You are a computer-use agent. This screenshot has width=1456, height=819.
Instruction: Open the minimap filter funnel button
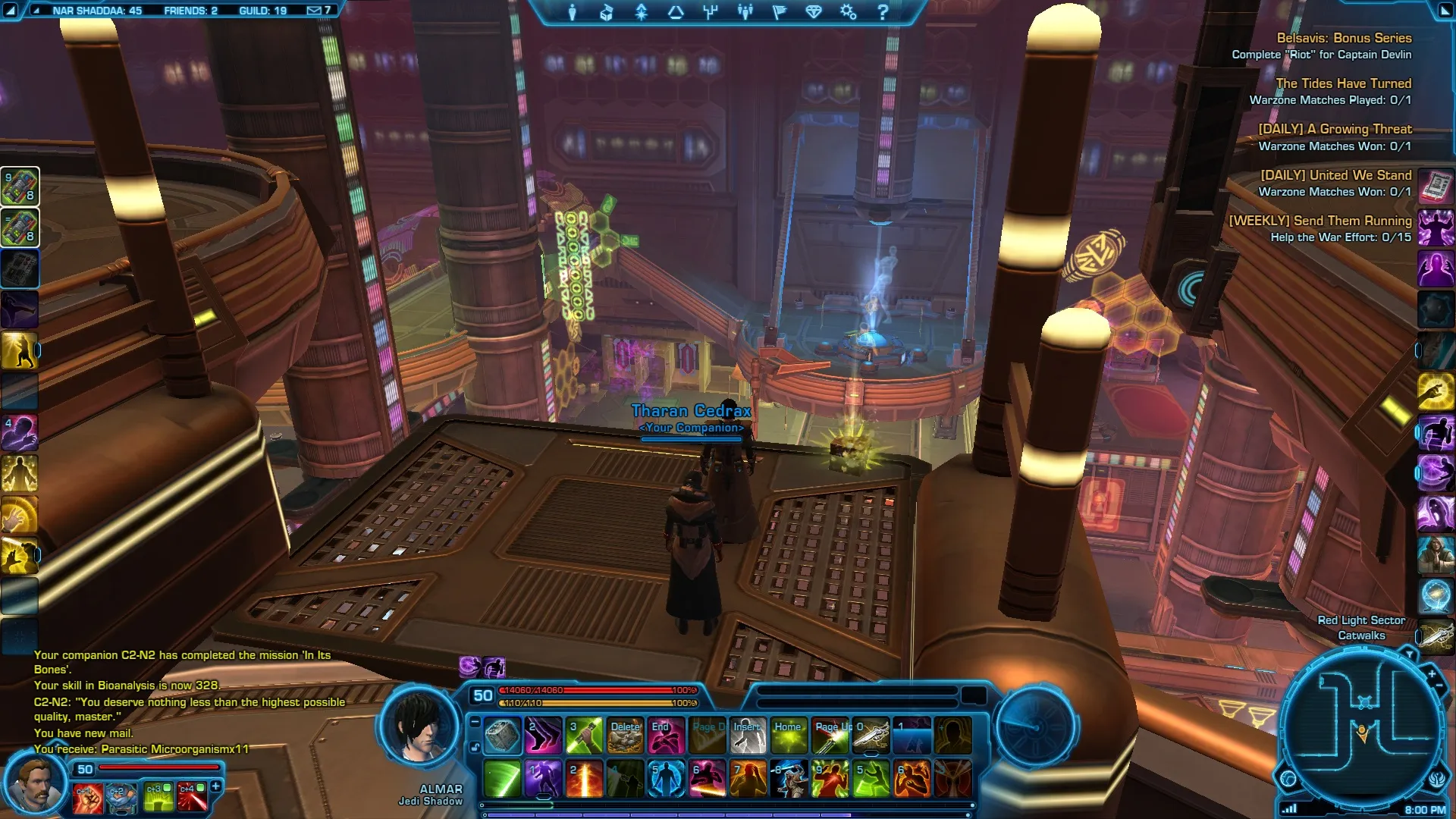click(x=1409, y=654)
